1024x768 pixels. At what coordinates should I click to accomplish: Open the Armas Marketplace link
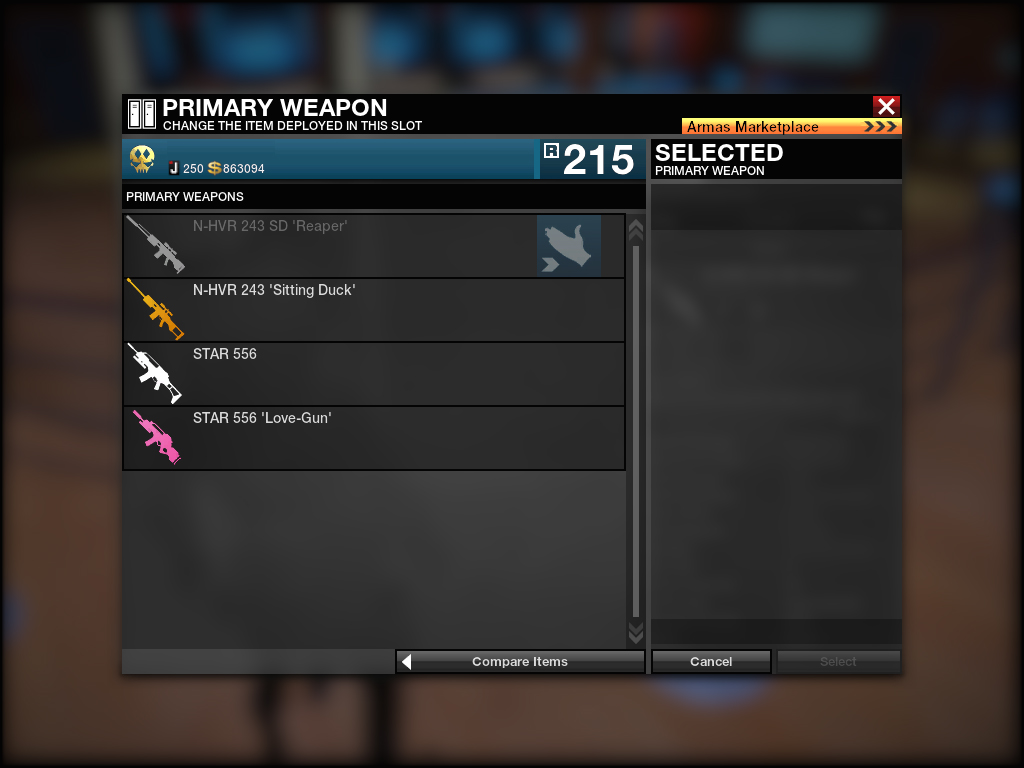791,127
